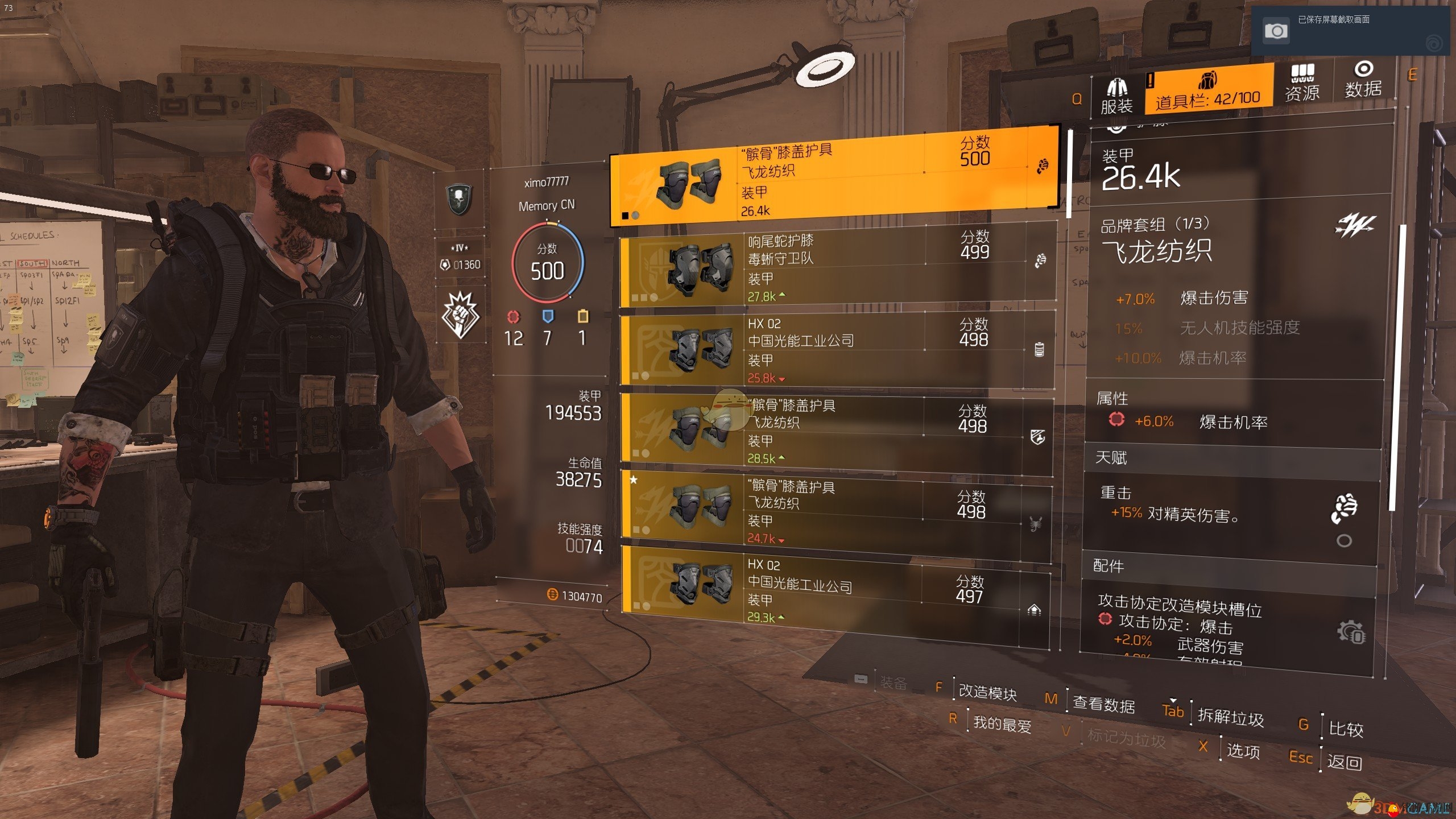Activate the 比较 compare option
Screen dimensions: 1456x819
1345,729
